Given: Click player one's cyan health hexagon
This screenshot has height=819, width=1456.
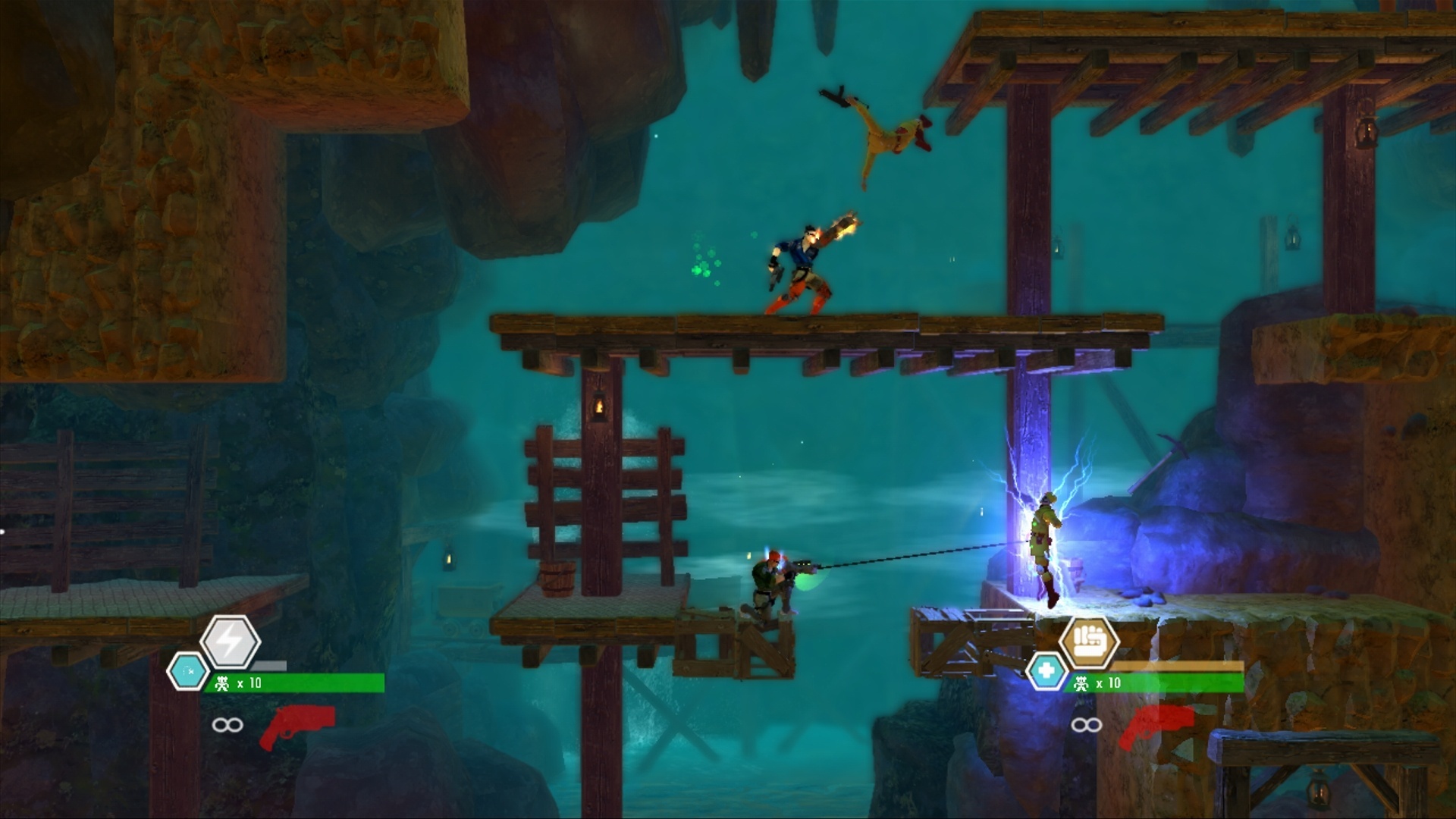Looking at the screenshot, I should pos(189,670).
